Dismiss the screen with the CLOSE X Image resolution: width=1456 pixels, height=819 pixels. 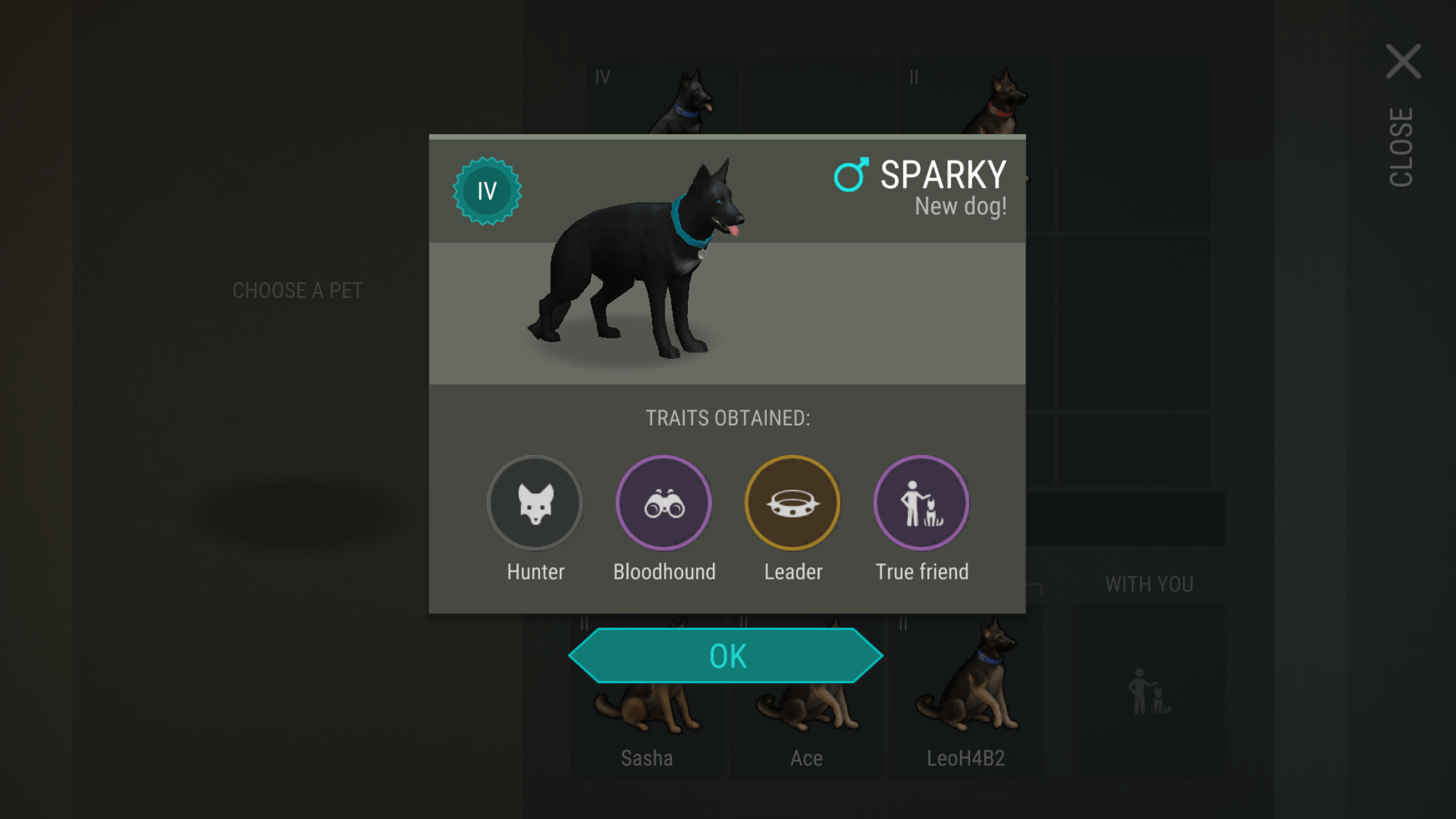click(1404, 63)
